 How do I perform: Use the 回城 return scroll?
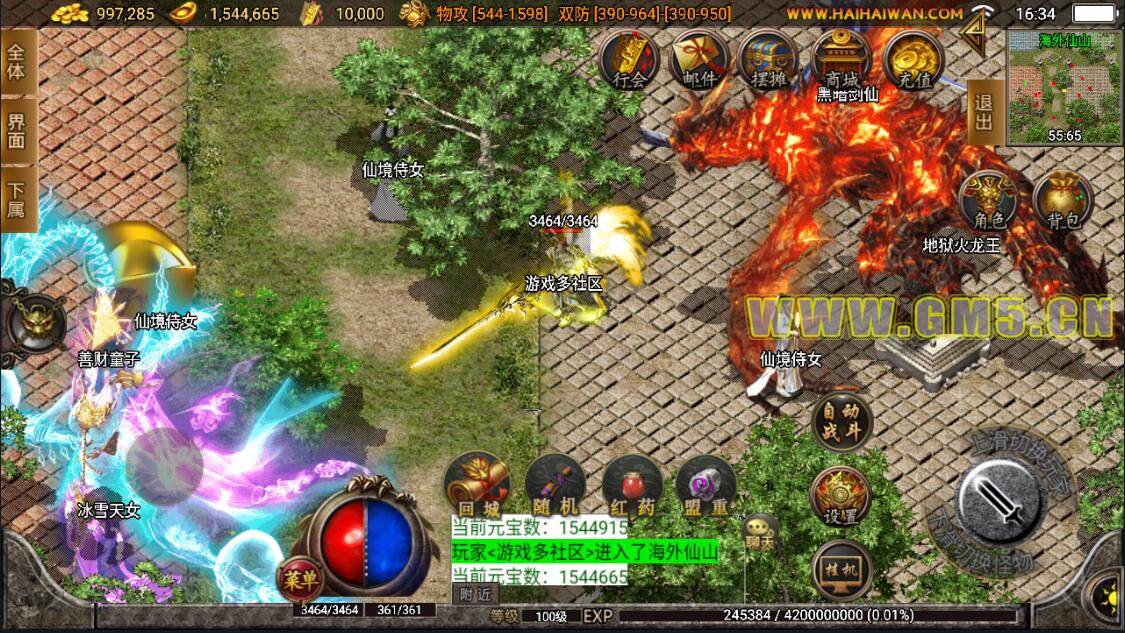477,485
